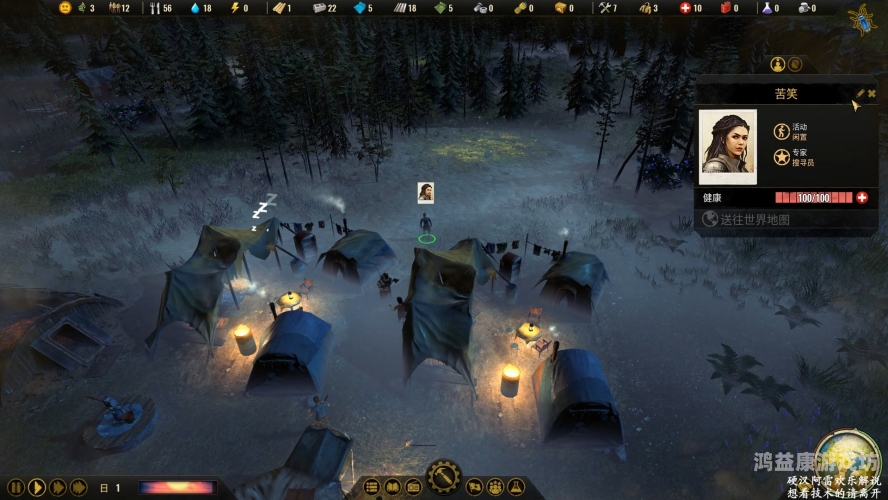Set game to normal play speed

pyautogui.click(x=36, y=488)
